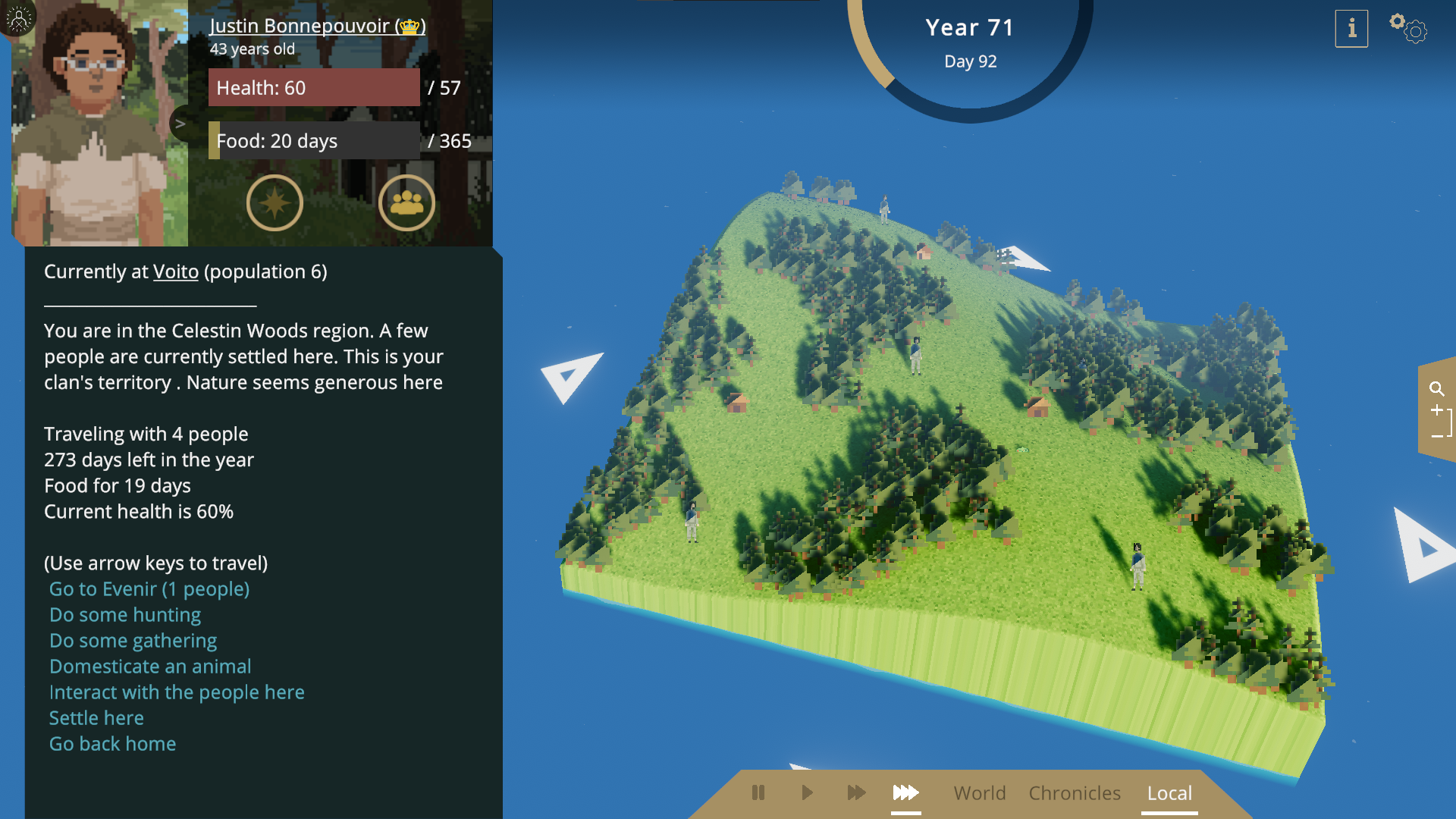Set time to triple fast-forward speed

click(905, 793)
